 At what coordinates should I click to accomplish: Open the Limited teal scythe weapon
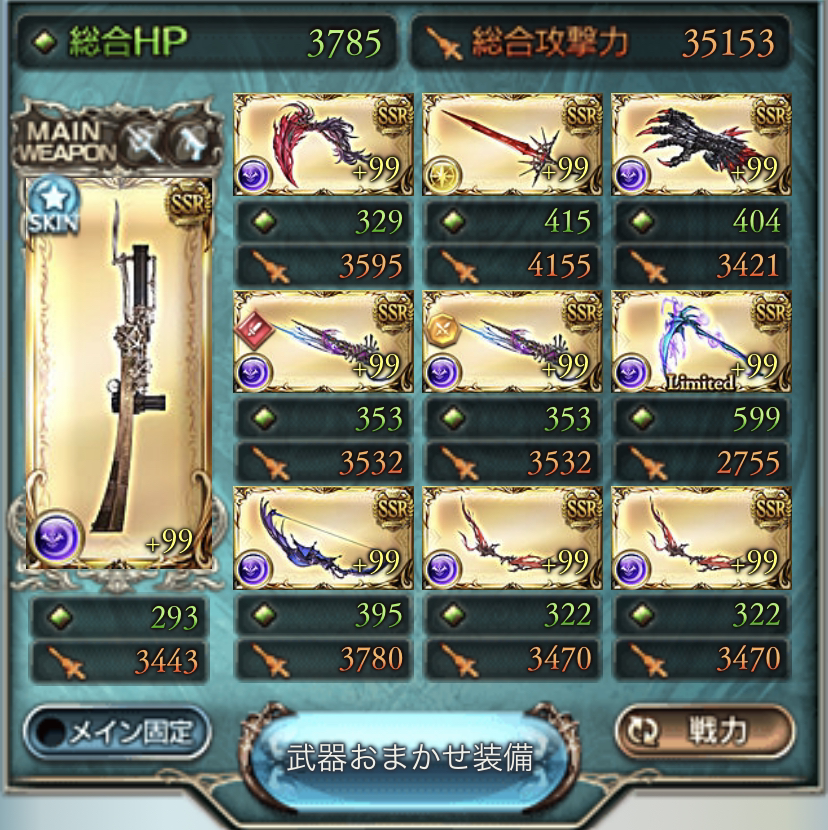[700, 342]
